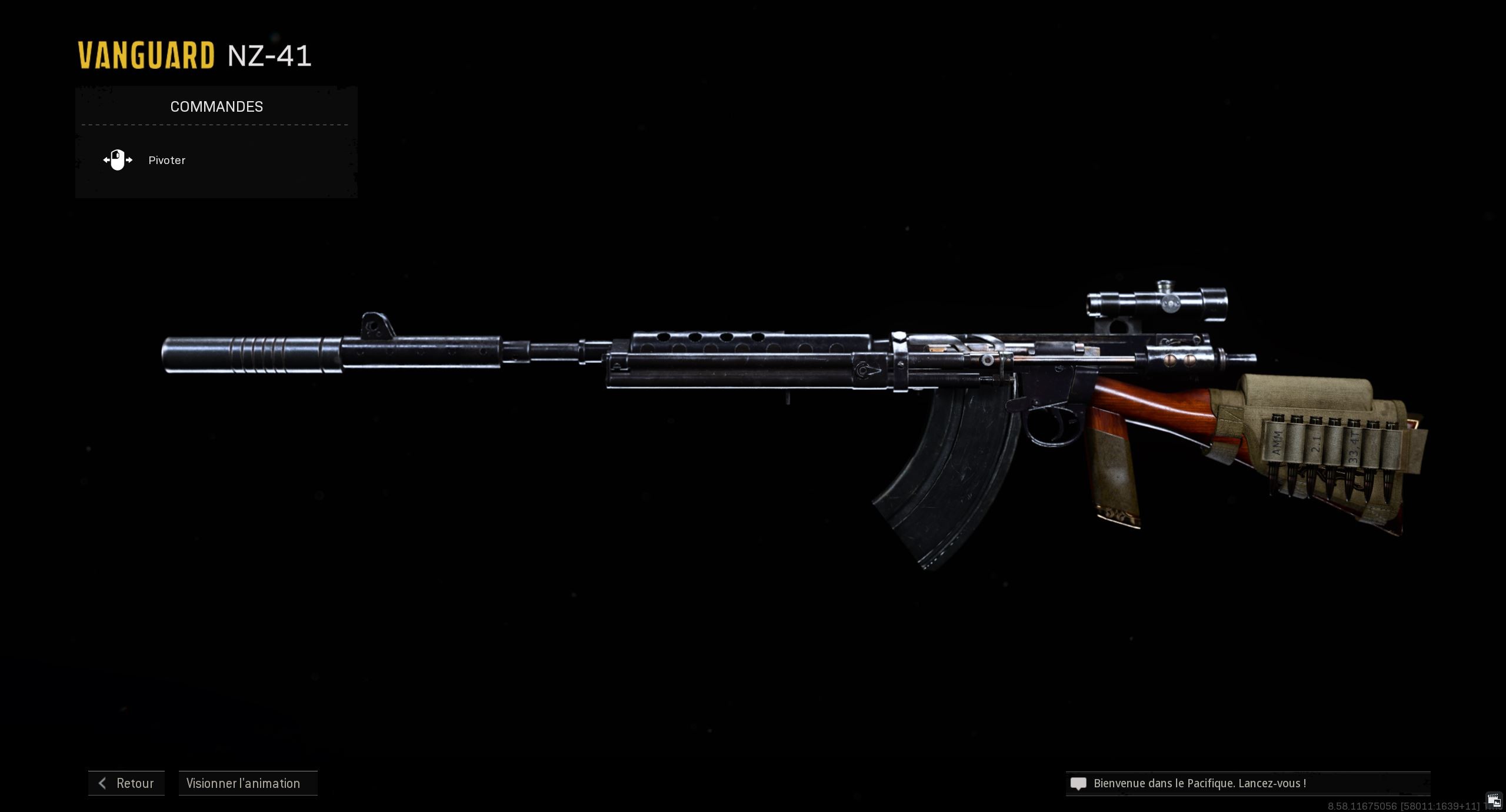Click the back chevron on the Retour button
The width and height of the screenshot is (1506, 812).
pos(102,783)
